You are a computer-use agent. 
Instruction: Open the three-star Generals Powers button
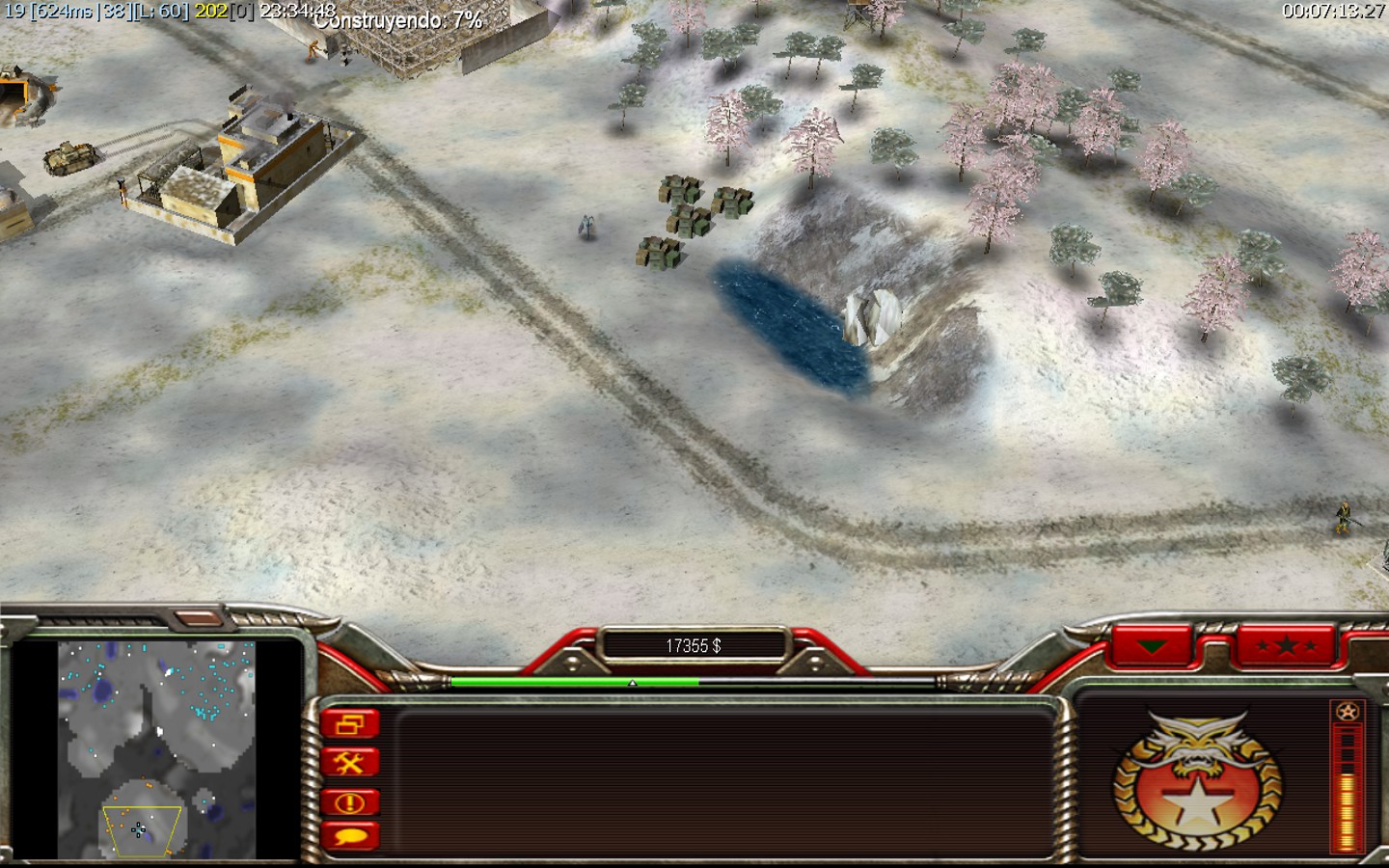point(1288,645)
